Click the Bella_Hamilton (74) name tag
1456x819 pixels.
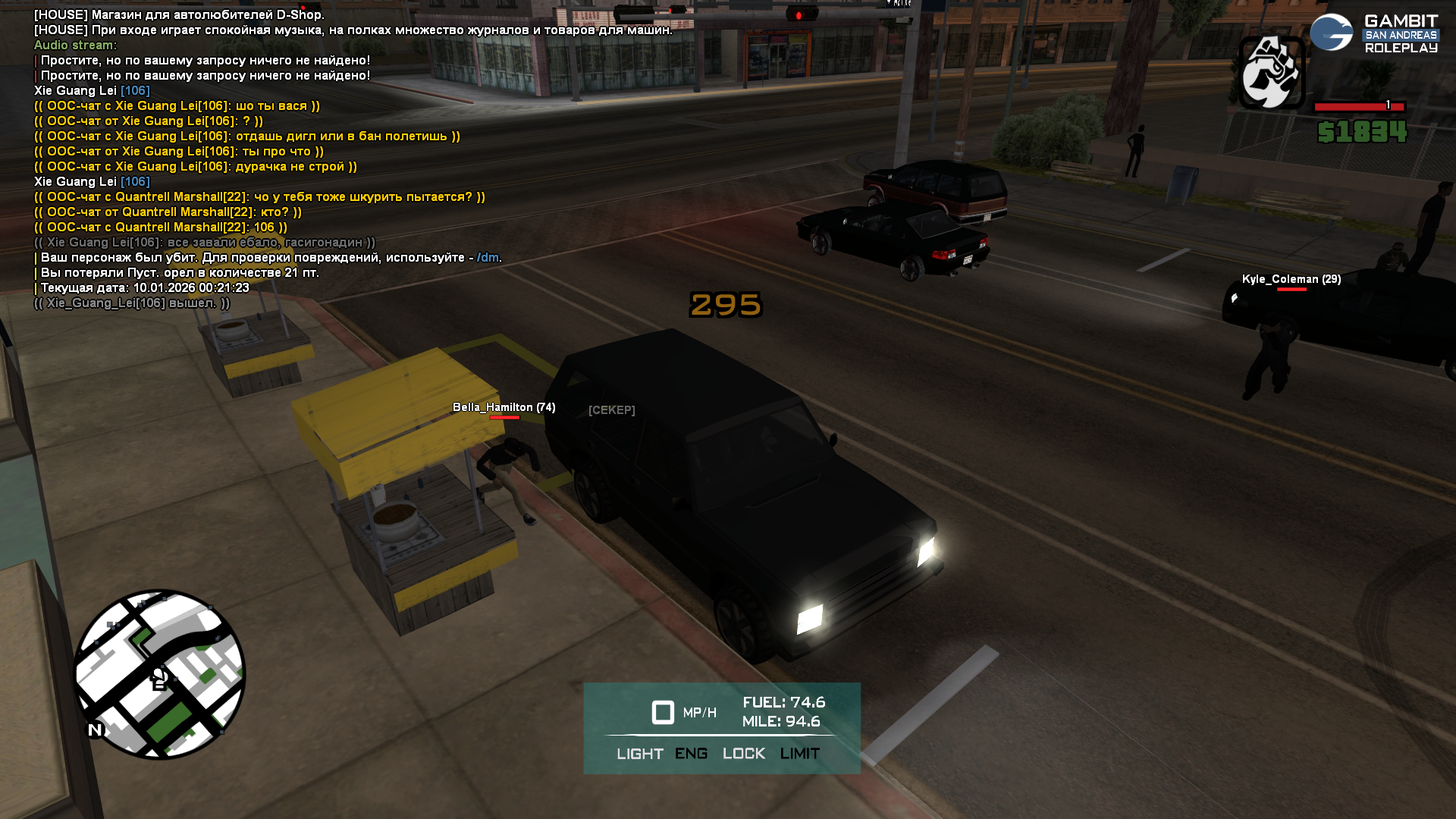pos(504,407)
